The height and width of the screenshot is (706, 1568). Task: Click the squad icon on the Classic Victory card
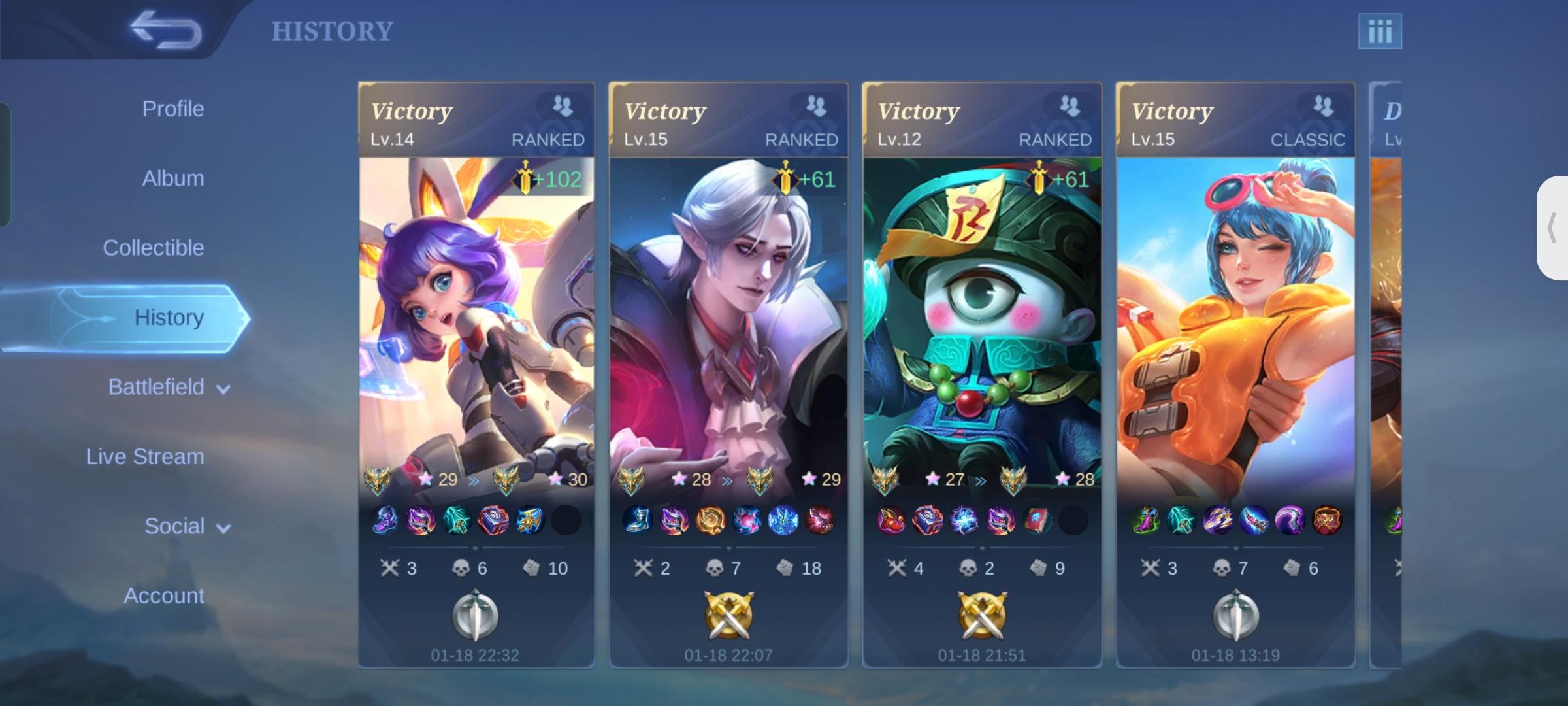pos(1324,105)
